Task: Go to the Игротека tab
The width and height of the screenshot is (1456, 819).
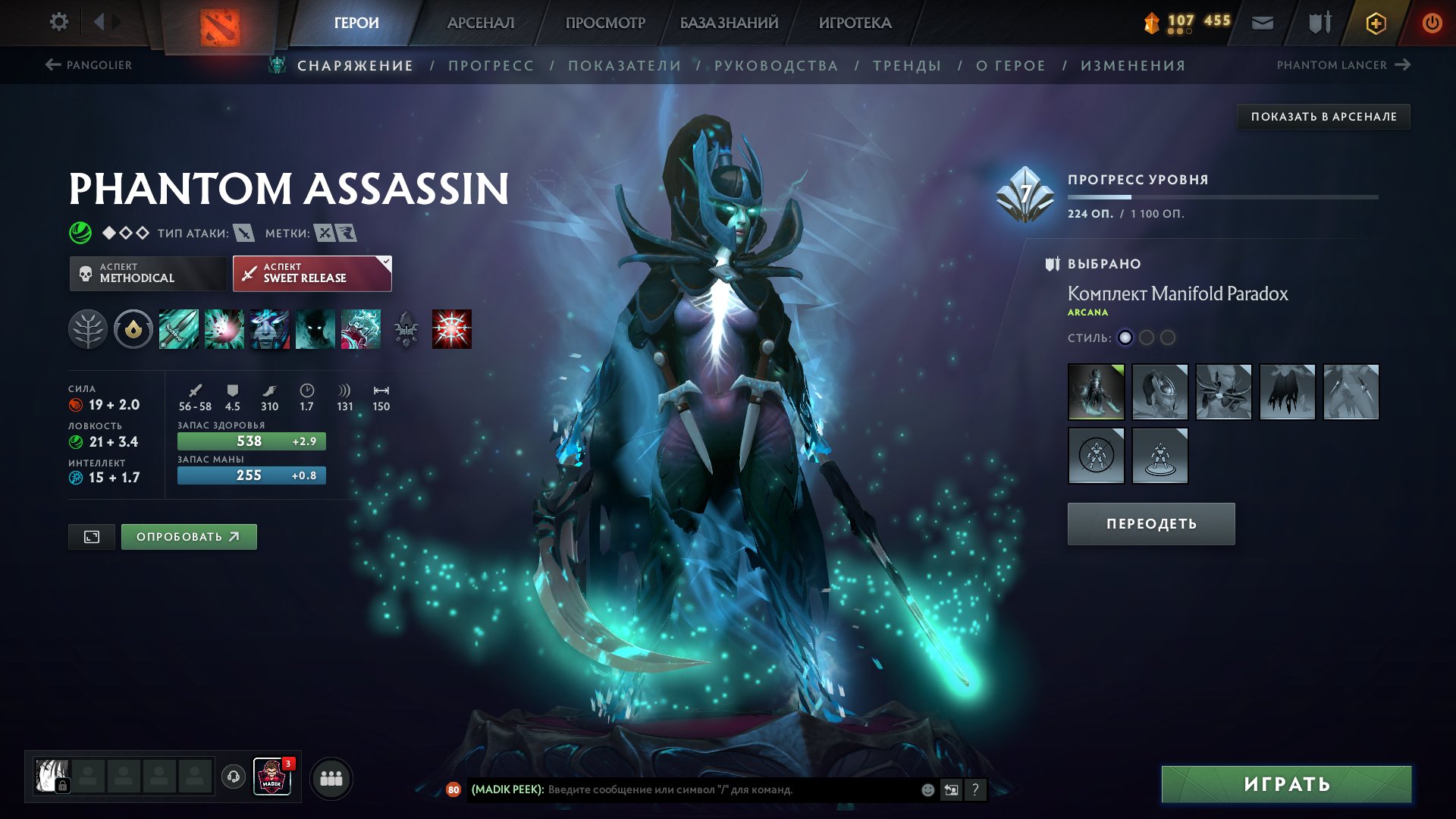Action: (855, 23)
